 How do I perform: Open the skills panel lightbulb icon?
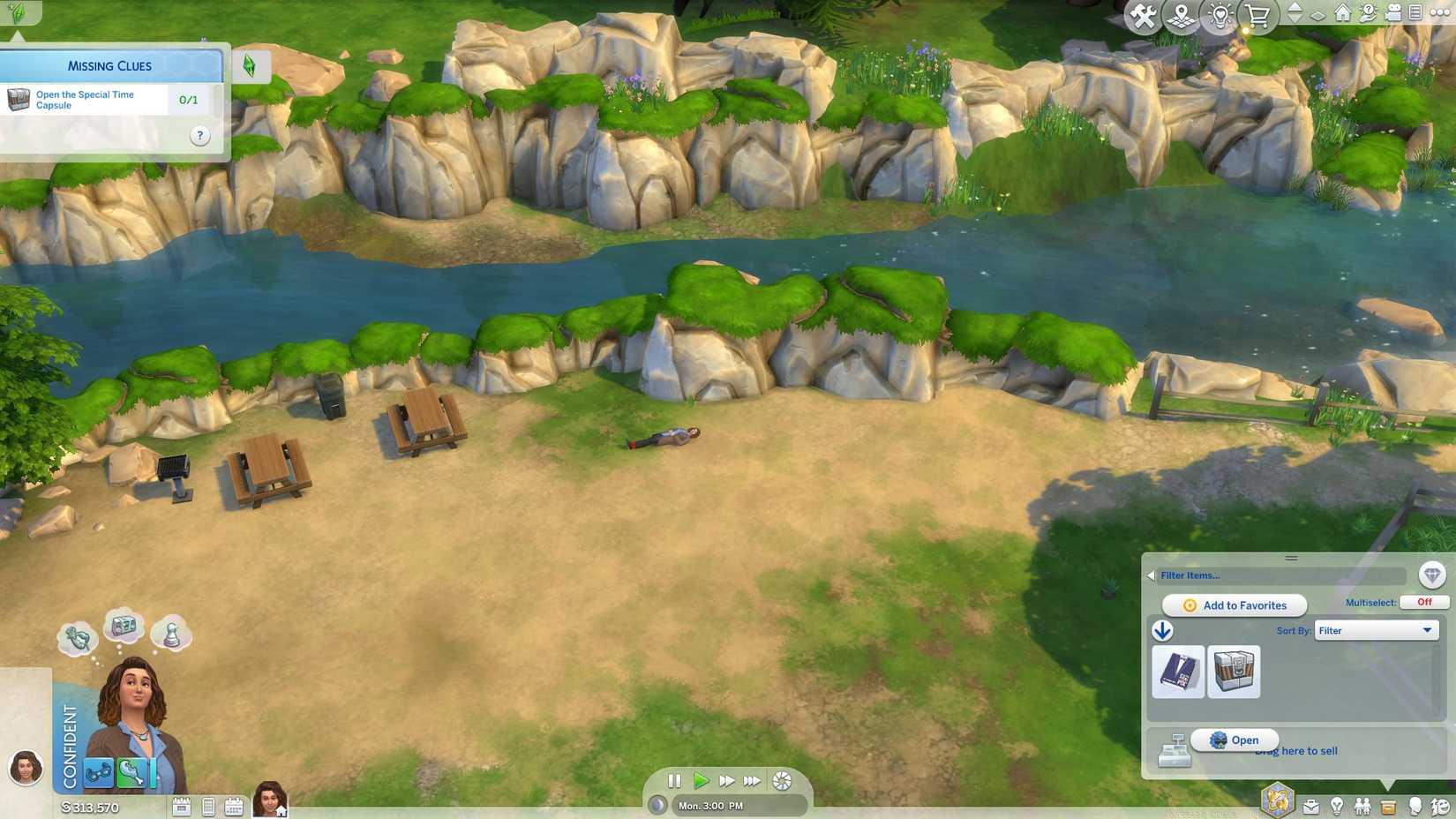pos(1336,805)
